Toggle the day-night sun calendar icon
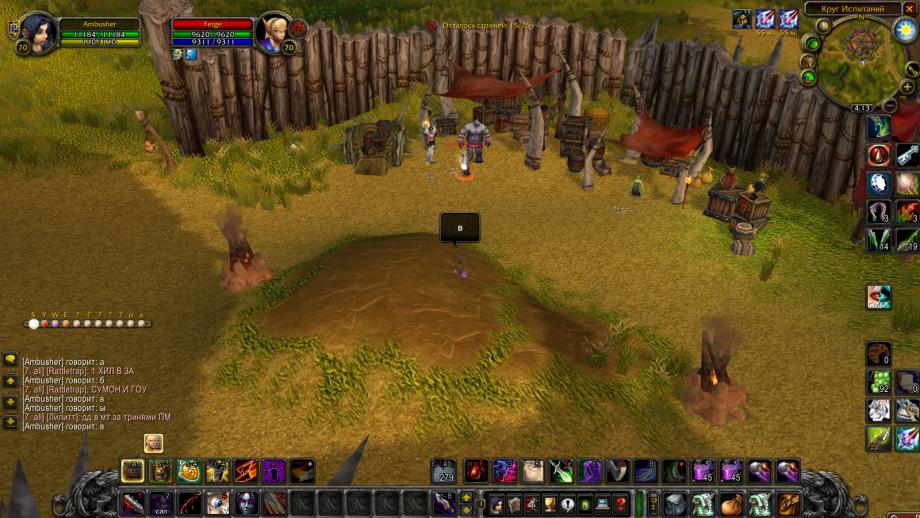 (905, 30)
